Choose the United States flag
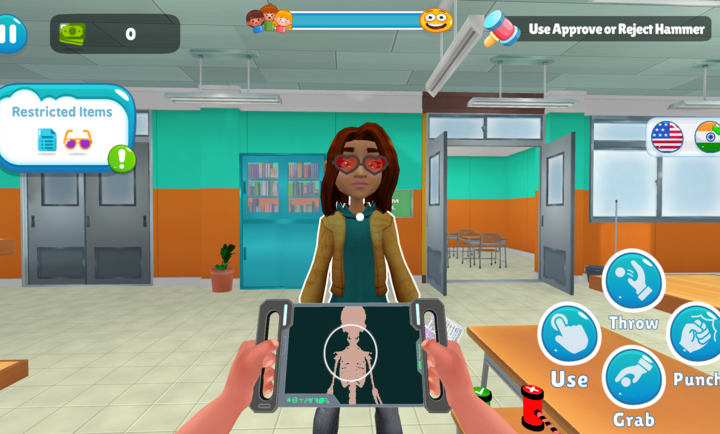720x434 pixels. pos(666,137)
